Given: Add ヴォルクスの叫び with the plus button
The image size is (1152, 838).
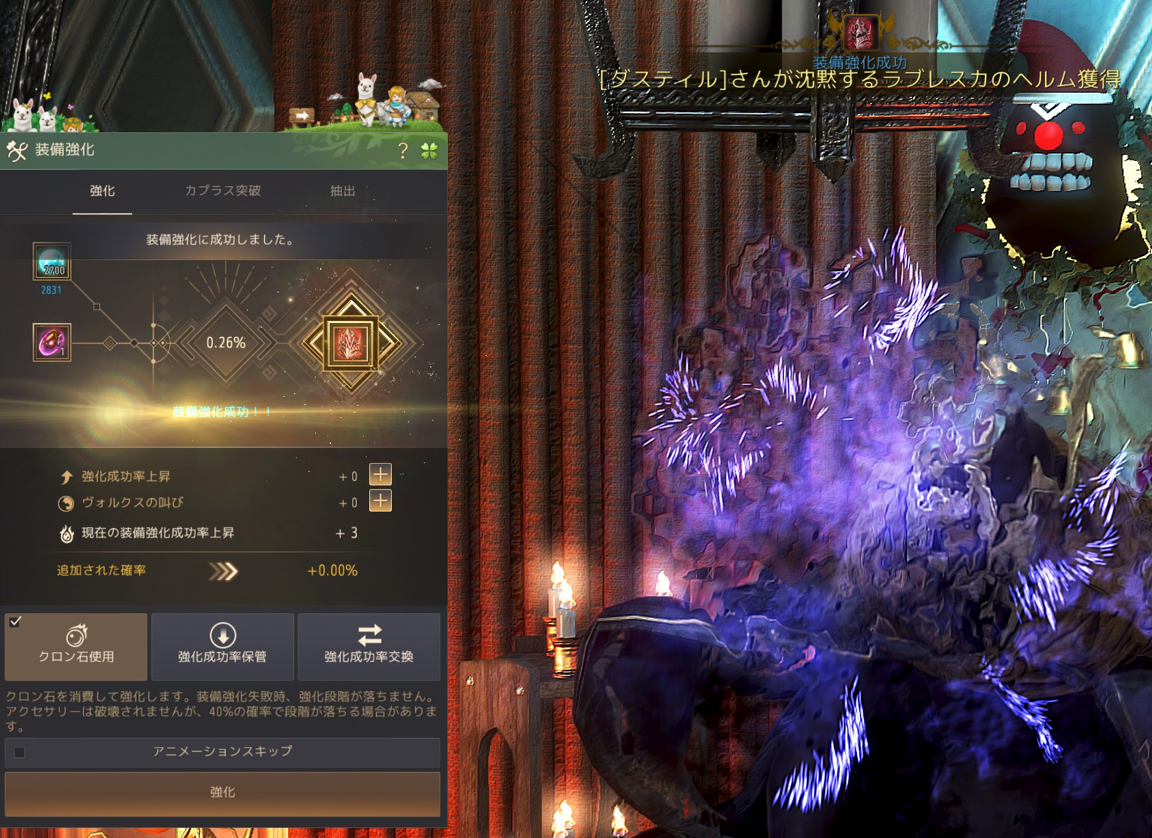Looking at the screenshot, I should [x=380, y=502].
